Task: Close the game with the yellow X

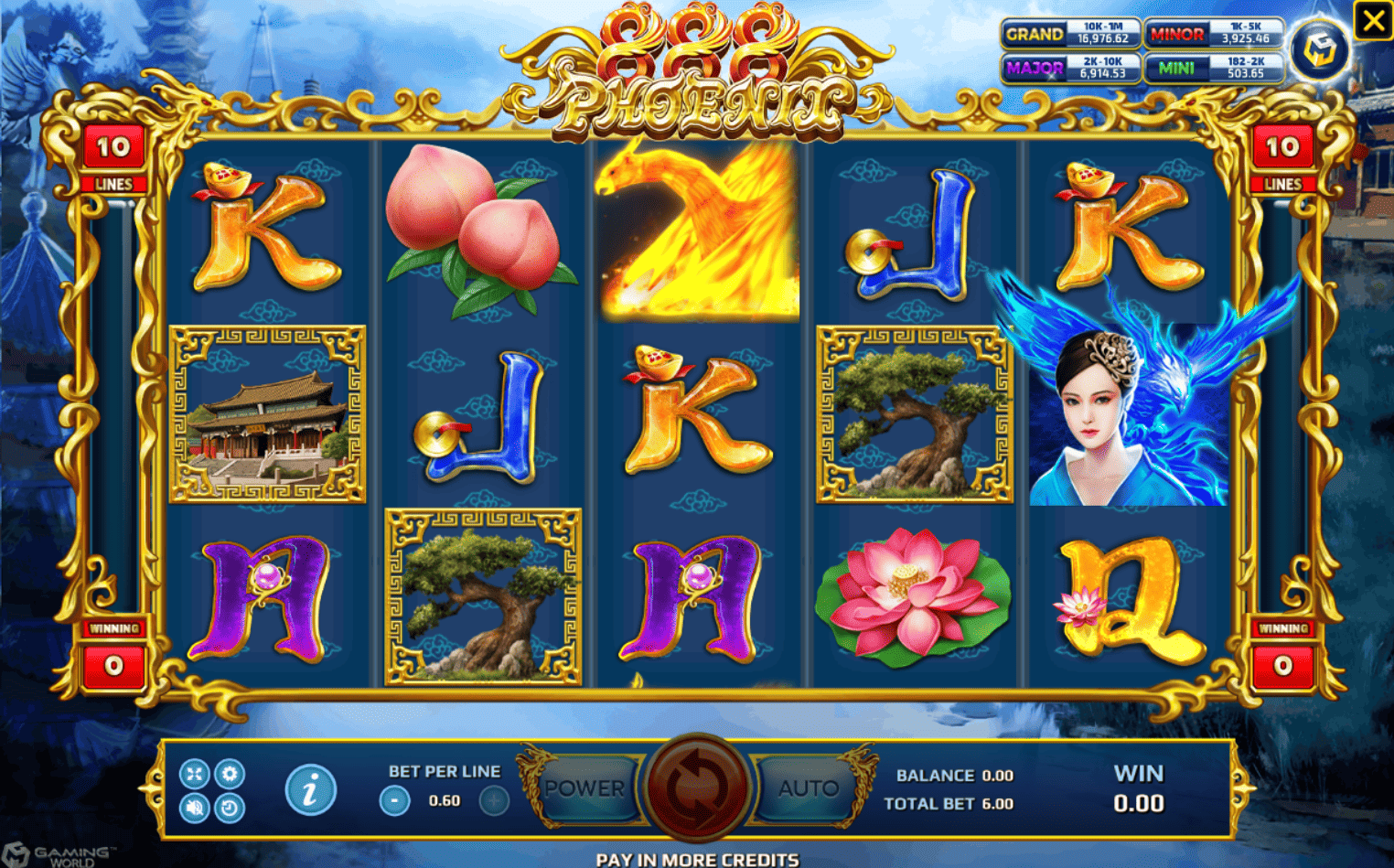Action: point(1373,20)
